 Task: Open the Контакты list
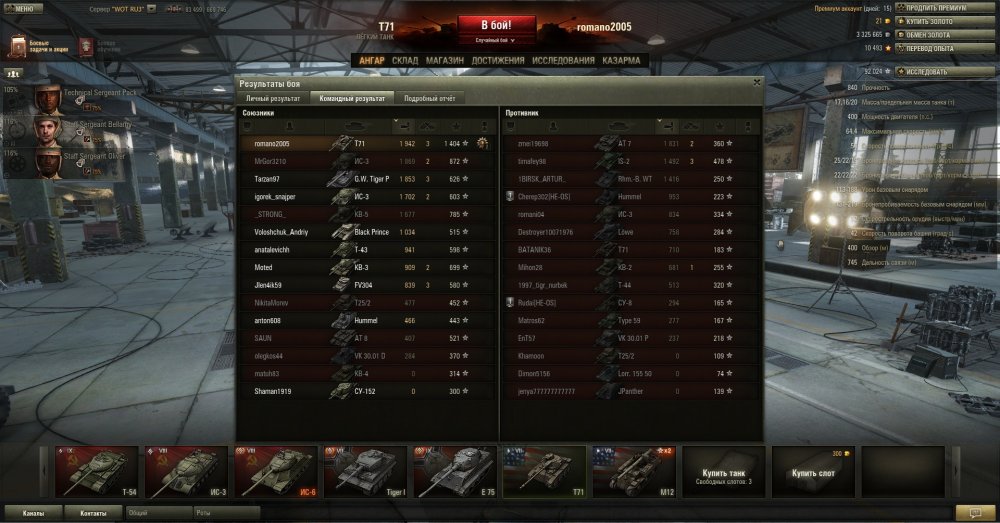[x=94, y=512]
